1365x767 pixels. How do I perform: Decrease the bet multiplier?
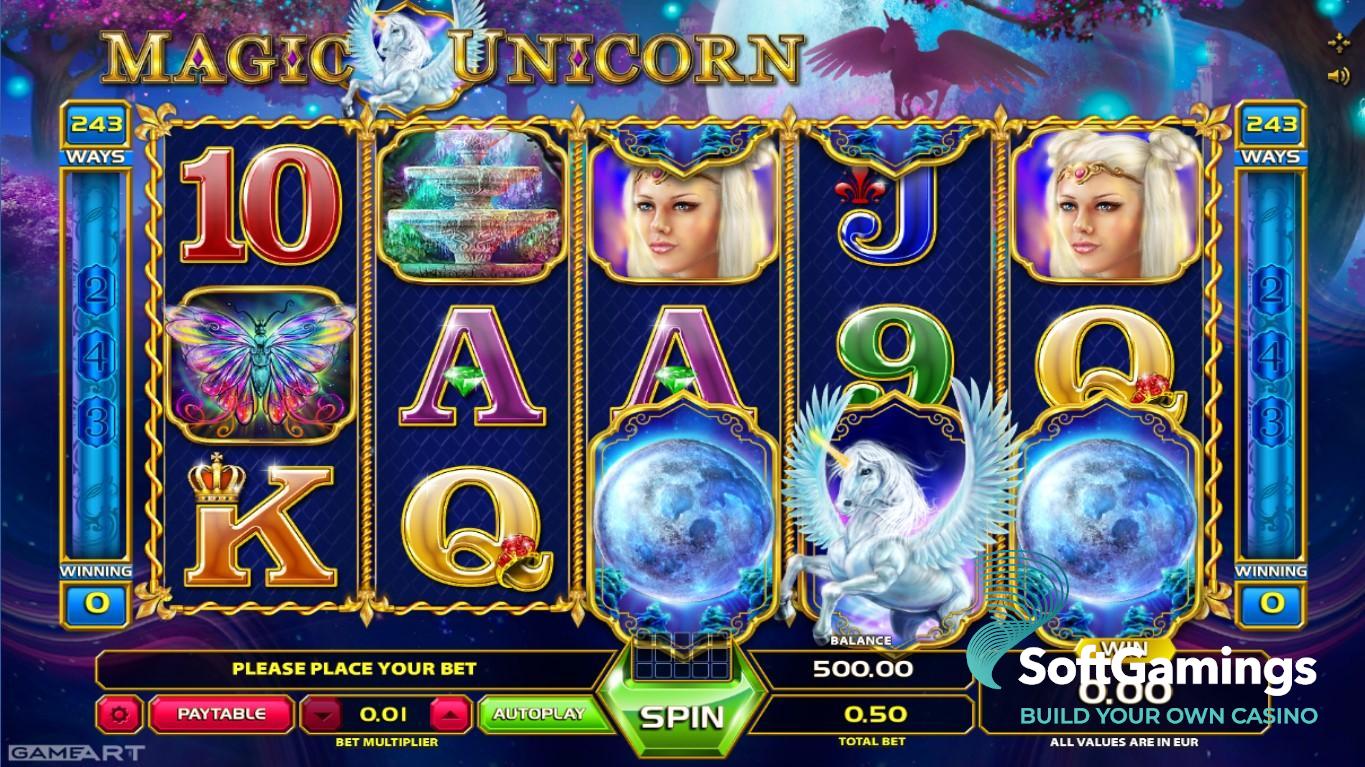tap(321, 715)
